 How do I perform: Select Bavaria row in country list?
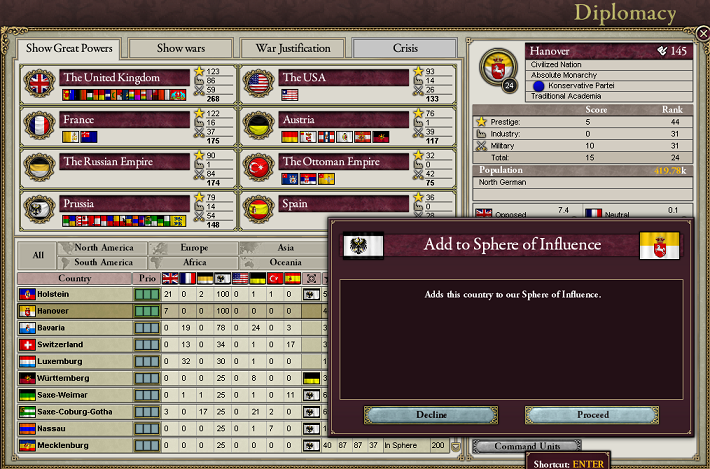point(75,327)
